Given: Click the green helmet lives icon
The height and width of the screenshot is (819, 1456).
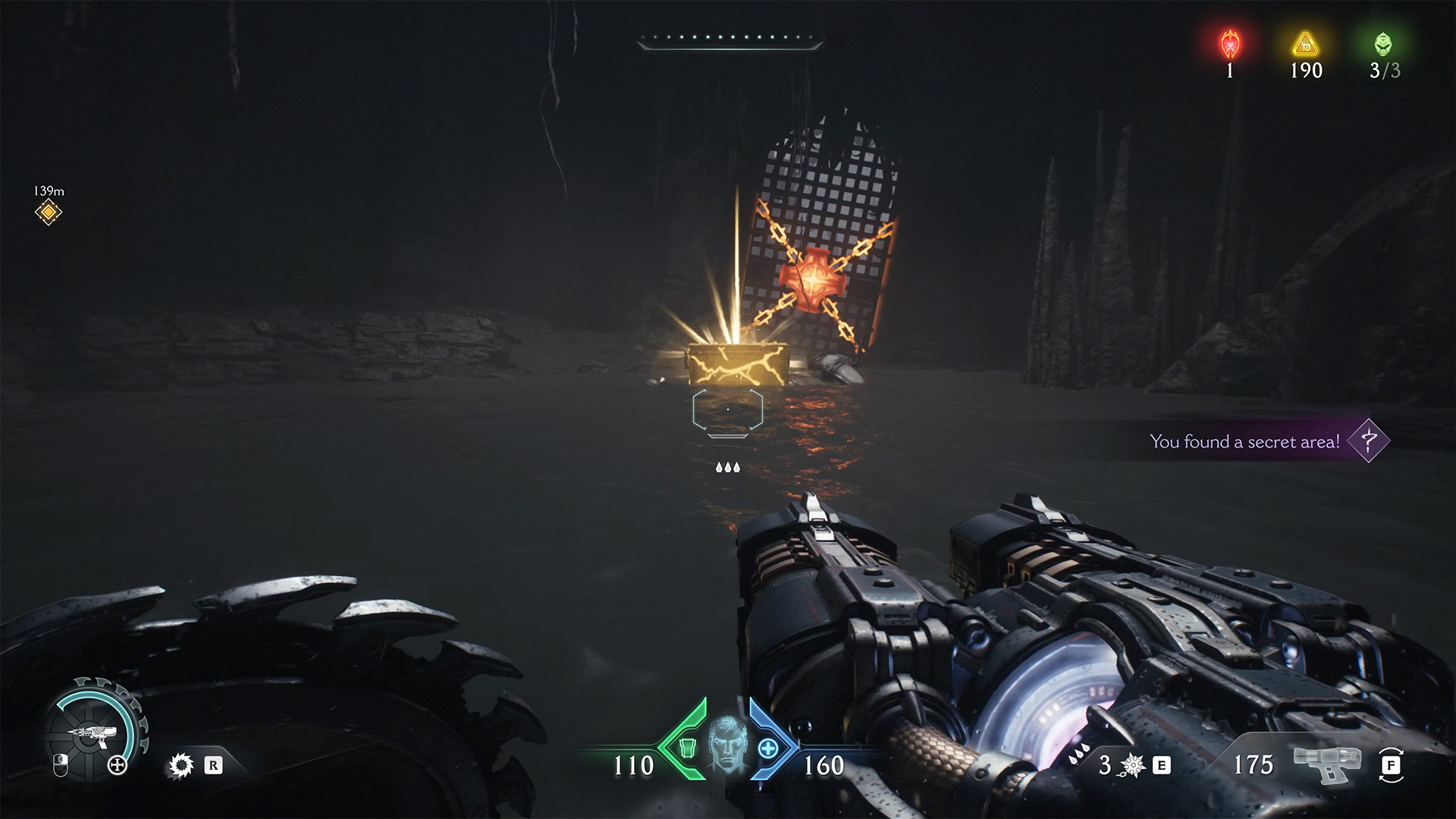Looking at the screenshot, I should point(1384,44).
